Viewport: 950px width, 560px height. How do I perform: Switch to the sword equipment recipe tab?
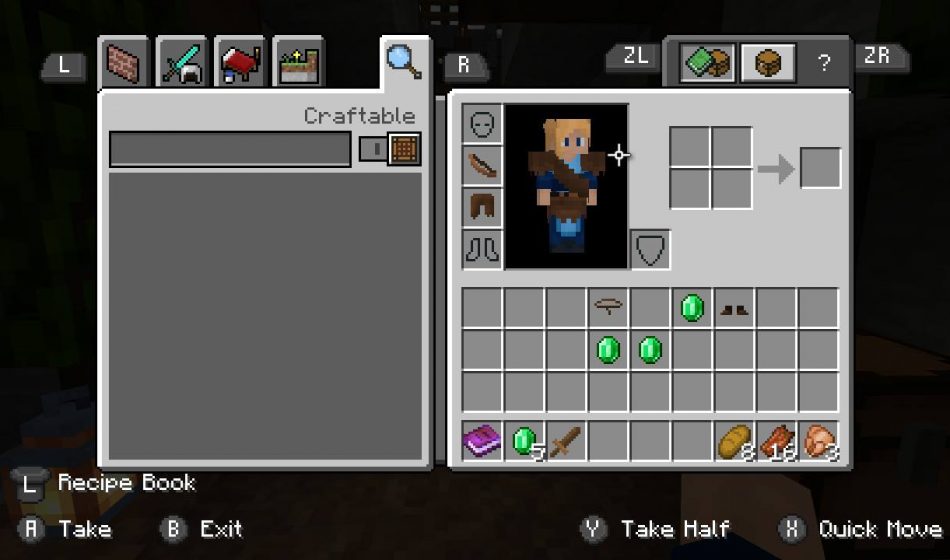pos(182,63)
